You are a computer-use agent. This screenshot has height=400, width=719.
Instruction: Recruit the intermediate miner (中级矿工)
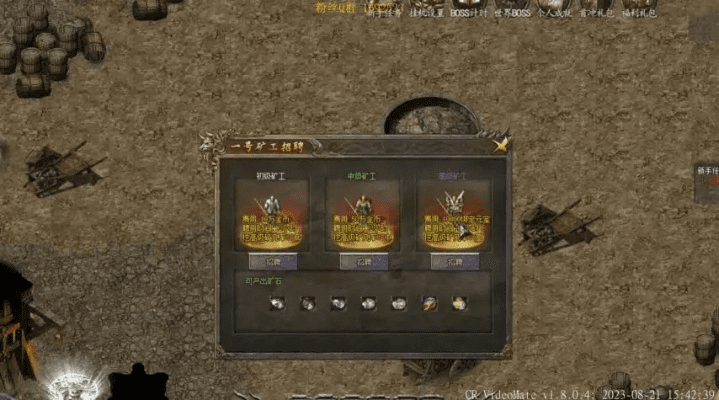(364, 261)
